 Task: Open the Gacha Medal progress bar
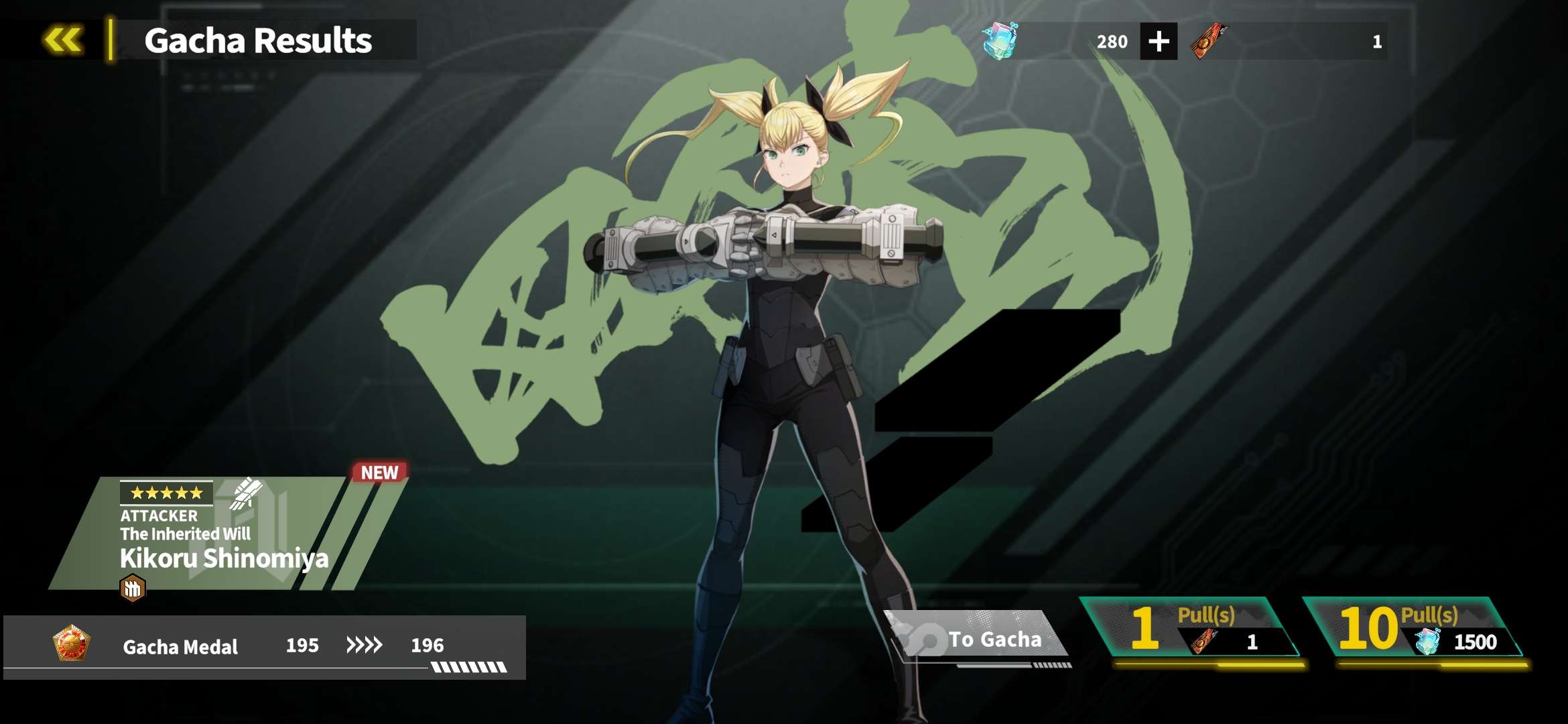[265, 646]
